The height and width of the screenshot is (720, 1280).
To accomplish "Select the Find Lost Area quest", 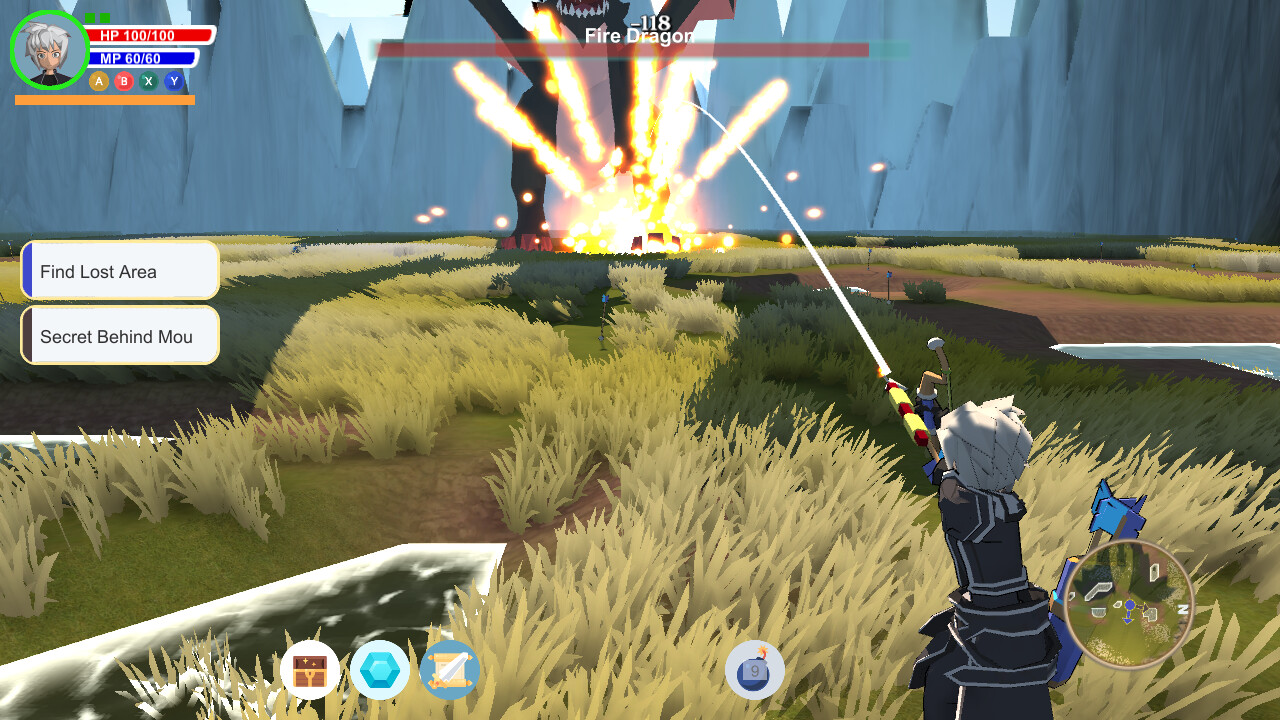I will [x=120, y=270].
